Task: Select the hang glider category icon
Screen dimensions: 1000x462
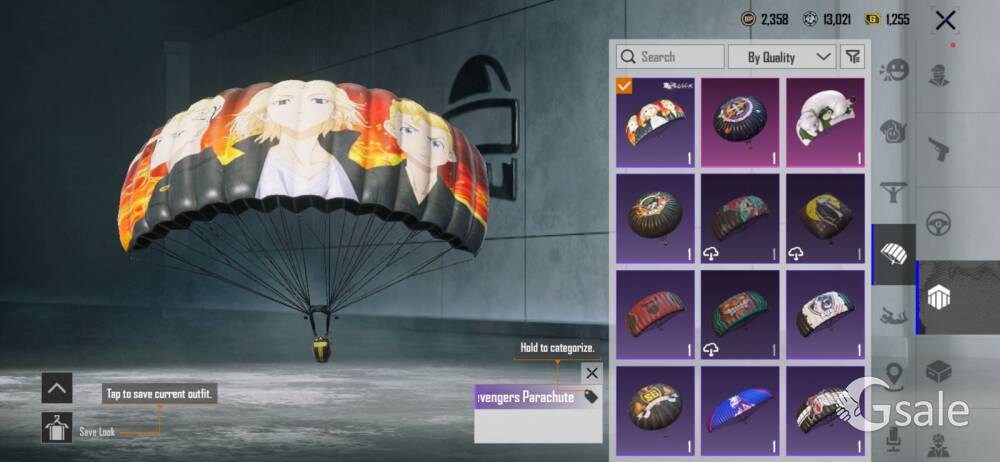Action: 893,192
